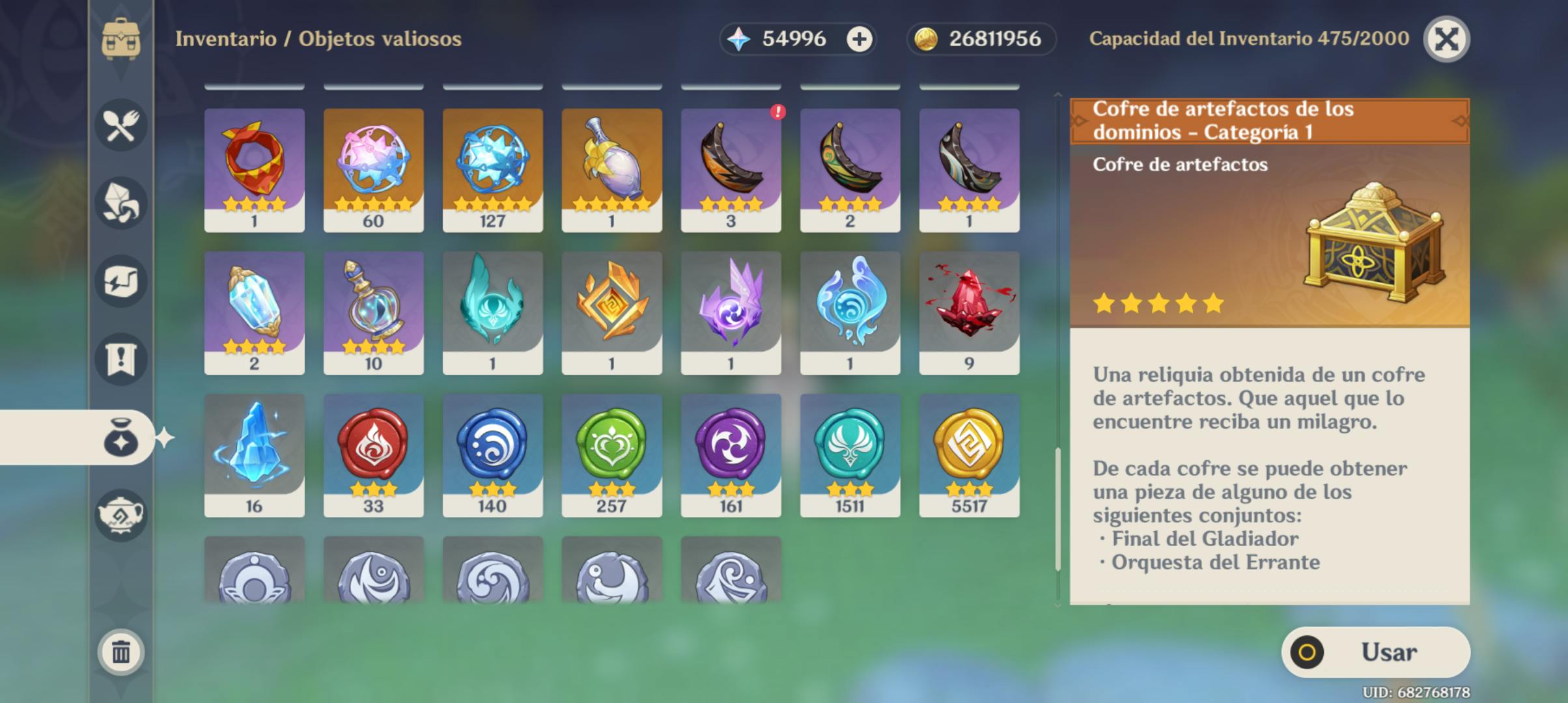Open the quest items tab with exclamation banner
The width and height of the screenshot is (1568, 703).
coord(121,359)
